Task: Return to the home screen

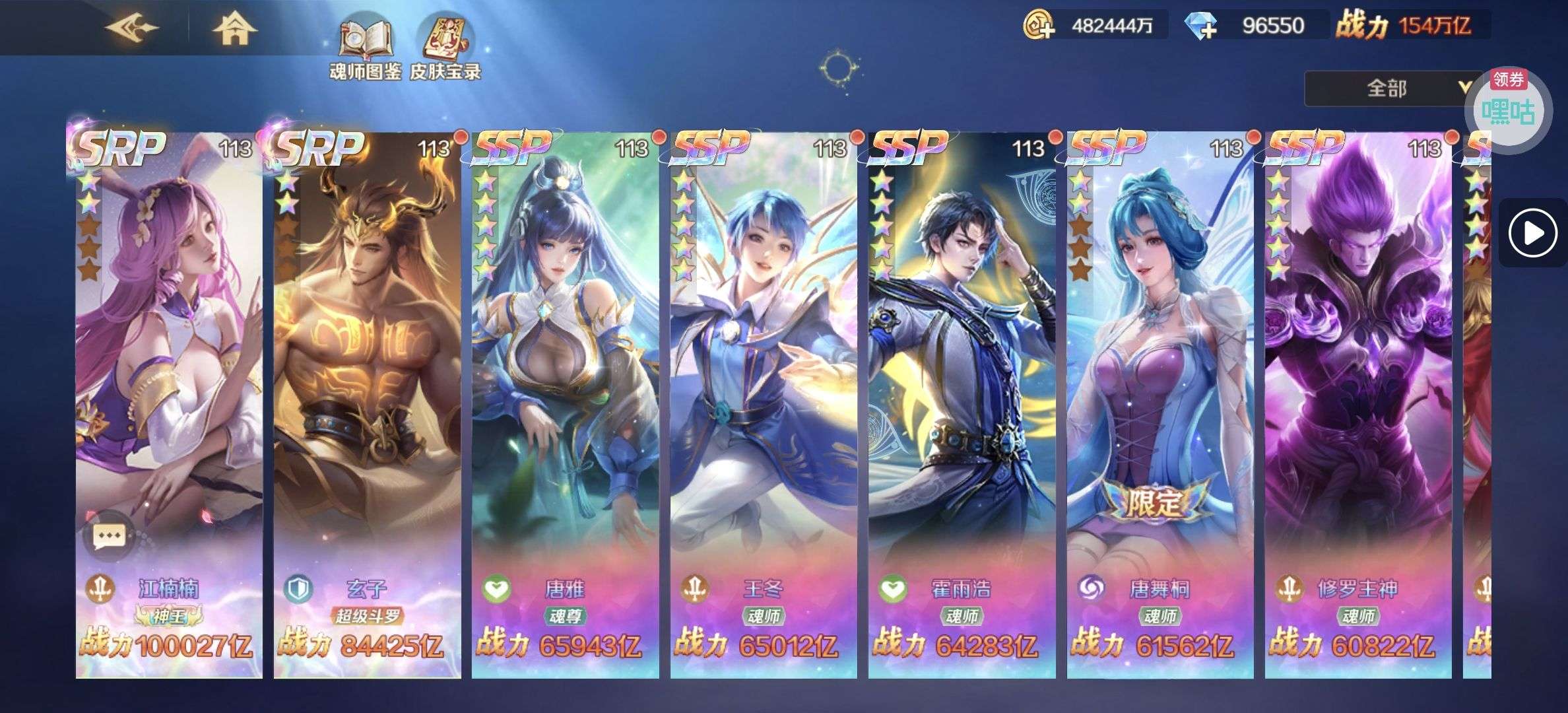Action: [234, 28]
